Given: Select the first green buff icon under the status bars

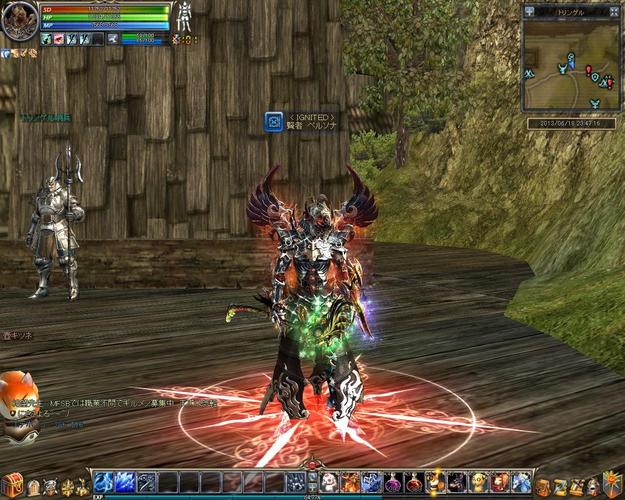Looking at the screenshot, I should [47, 39].
